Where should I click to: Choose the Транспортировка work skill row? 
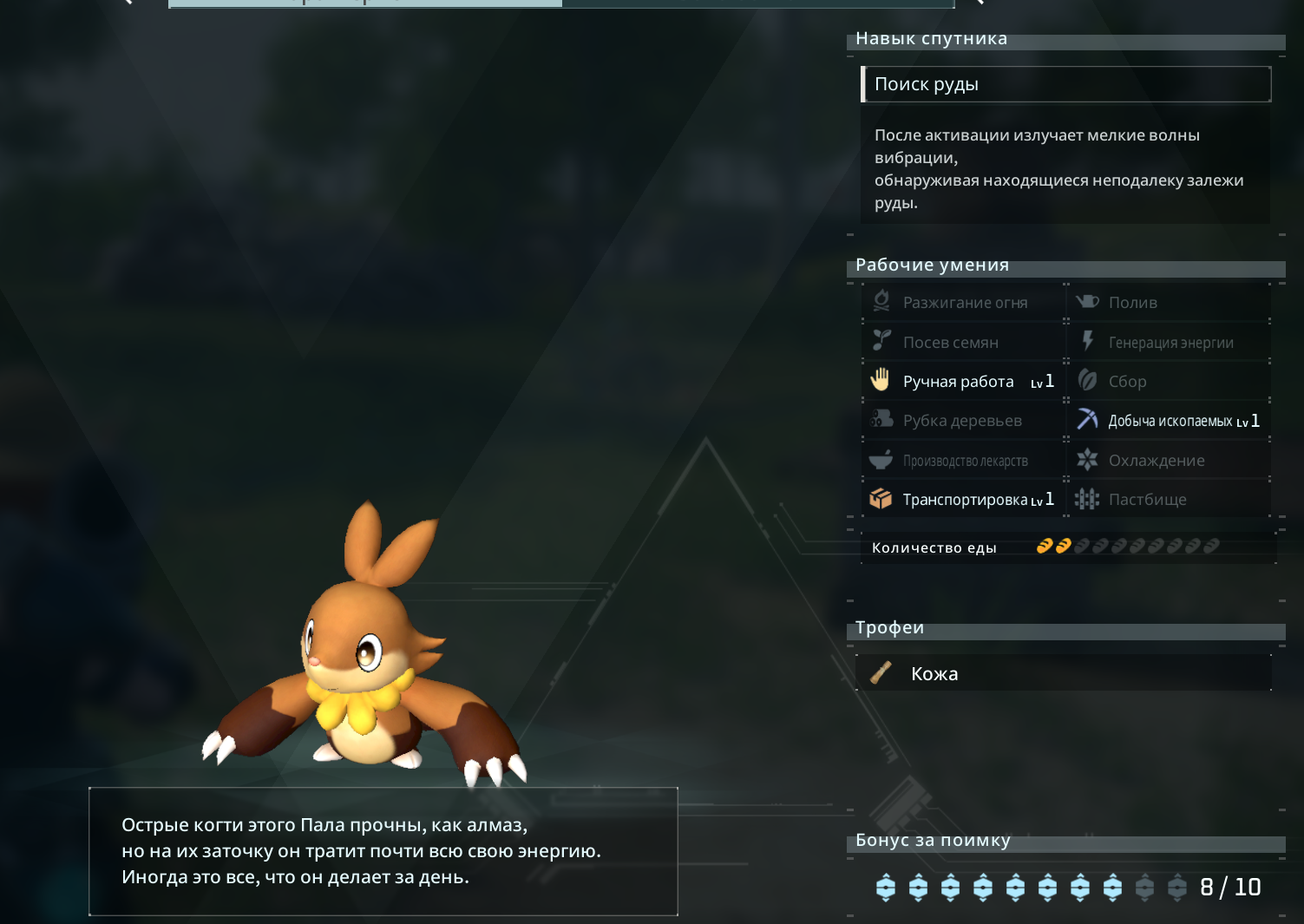click(963, 500)
